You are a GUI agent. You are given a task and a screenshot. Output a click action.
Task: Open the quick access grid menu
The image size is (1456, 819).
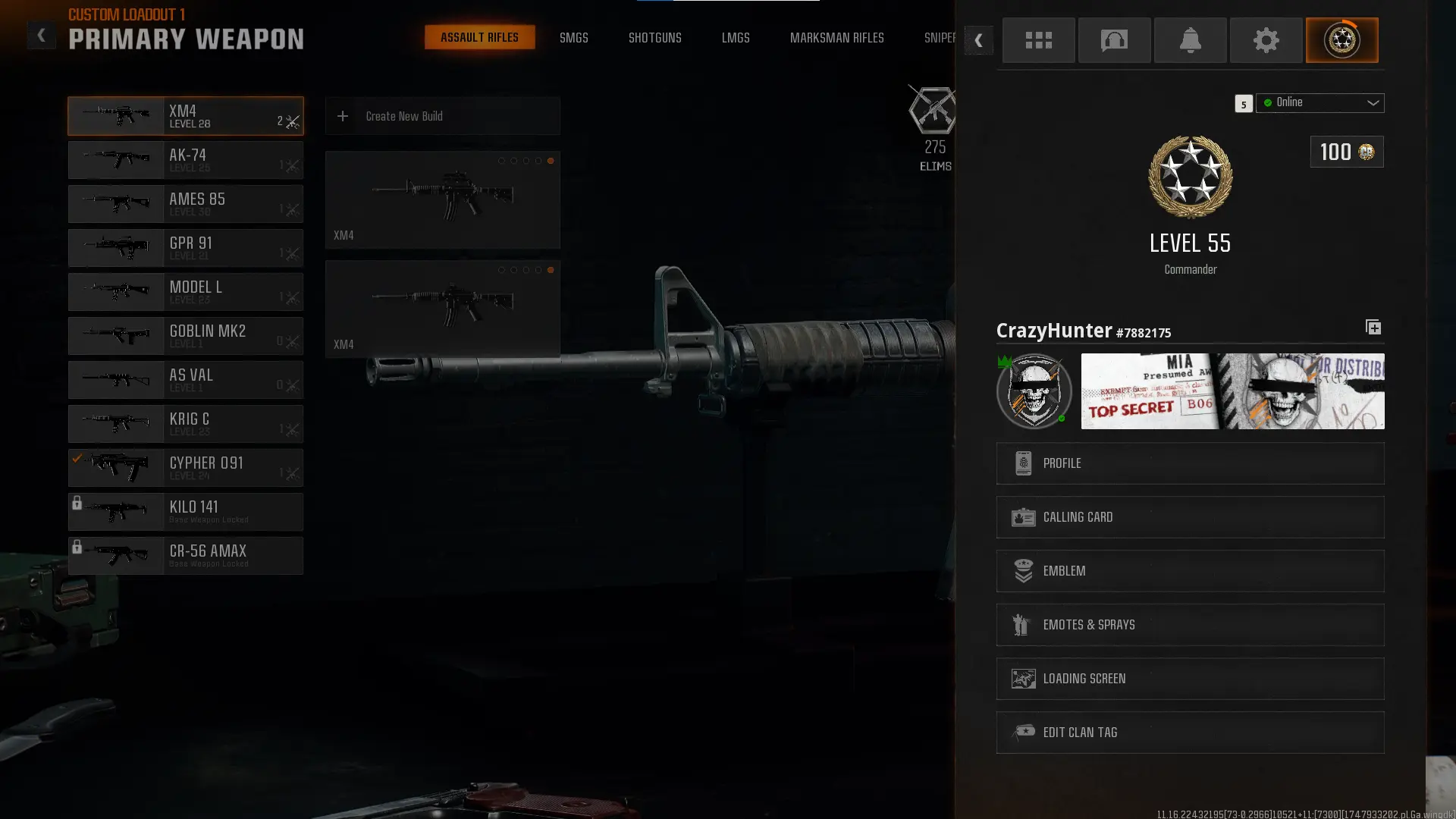click(x=1038, y=40)
